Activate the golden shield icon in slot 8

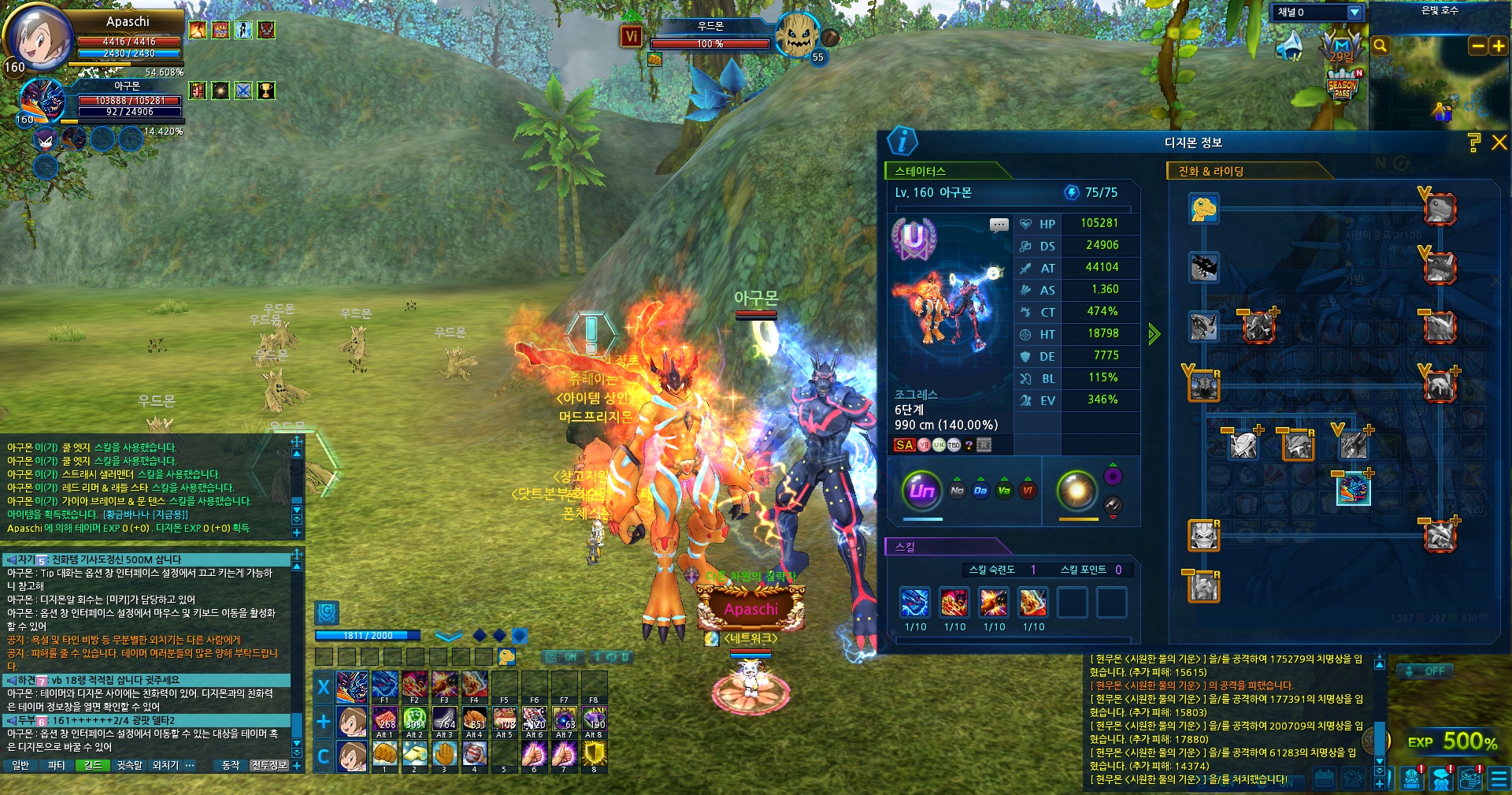594,755
